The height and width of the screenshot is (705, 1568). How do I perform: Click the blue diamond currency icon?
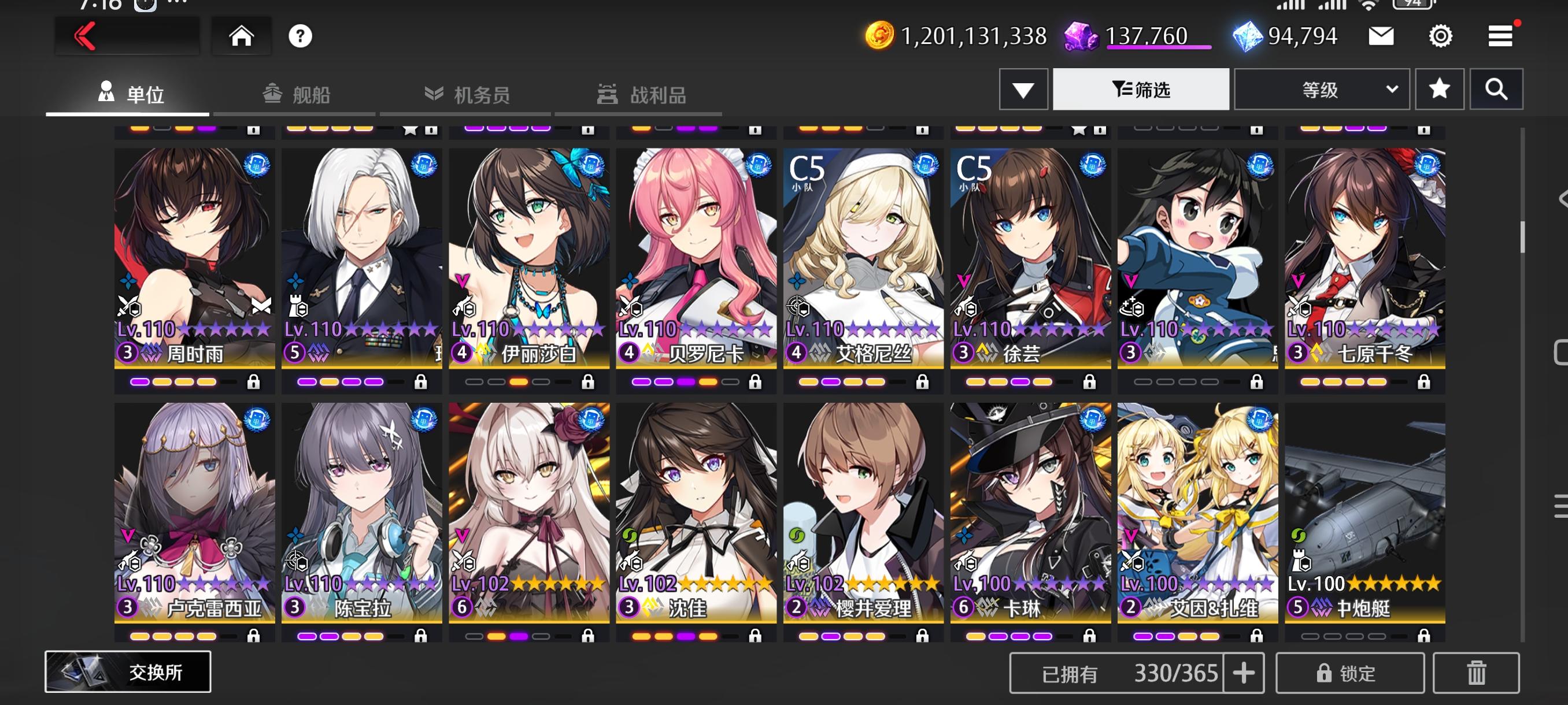point(1249,36)
